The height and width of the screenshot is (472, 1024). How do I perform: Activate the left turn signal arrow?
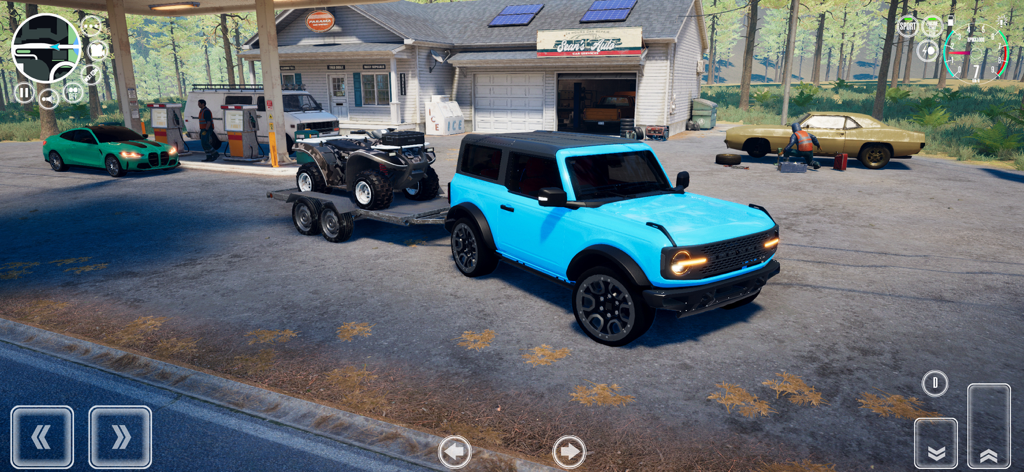coord(454,452)
